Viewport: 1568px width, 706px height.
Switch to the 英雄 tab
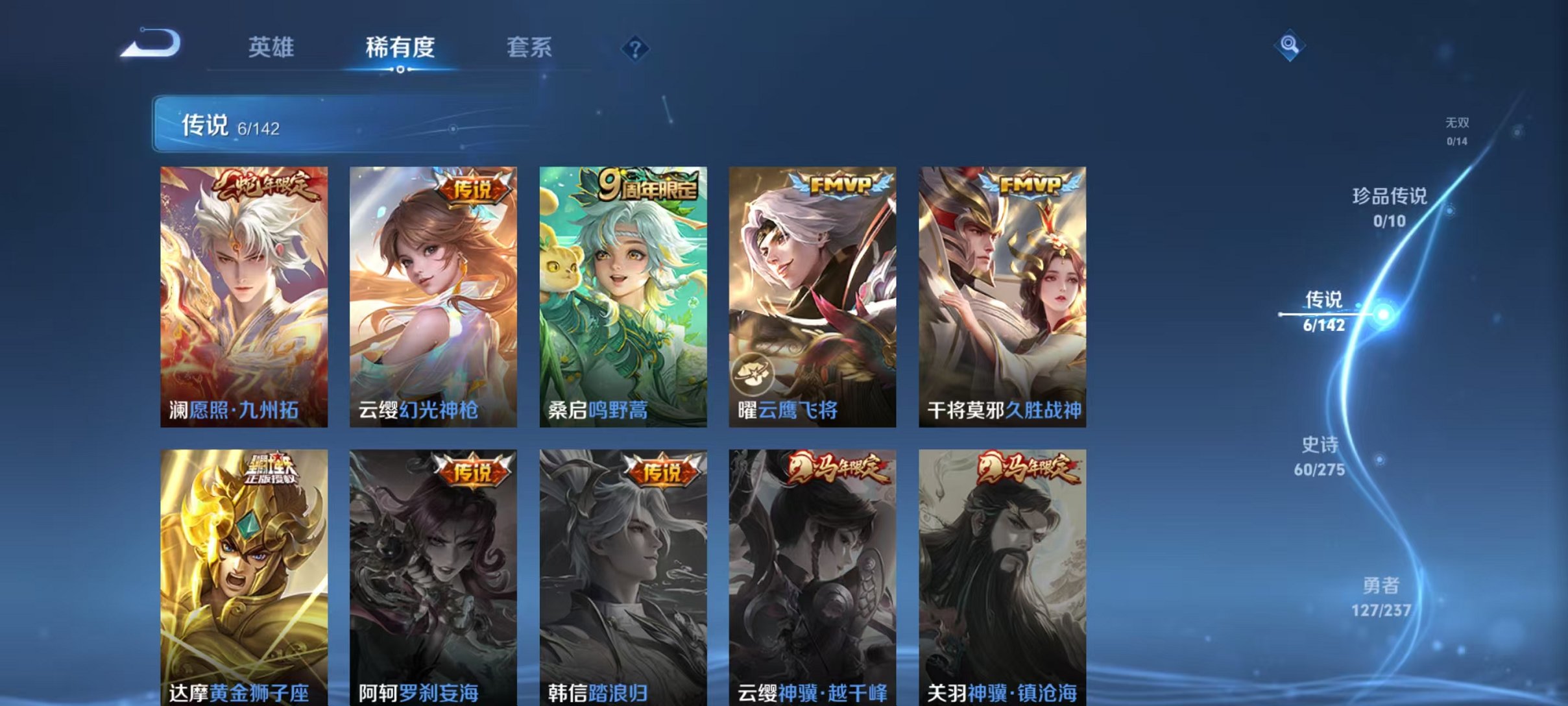tap(272, 47)
